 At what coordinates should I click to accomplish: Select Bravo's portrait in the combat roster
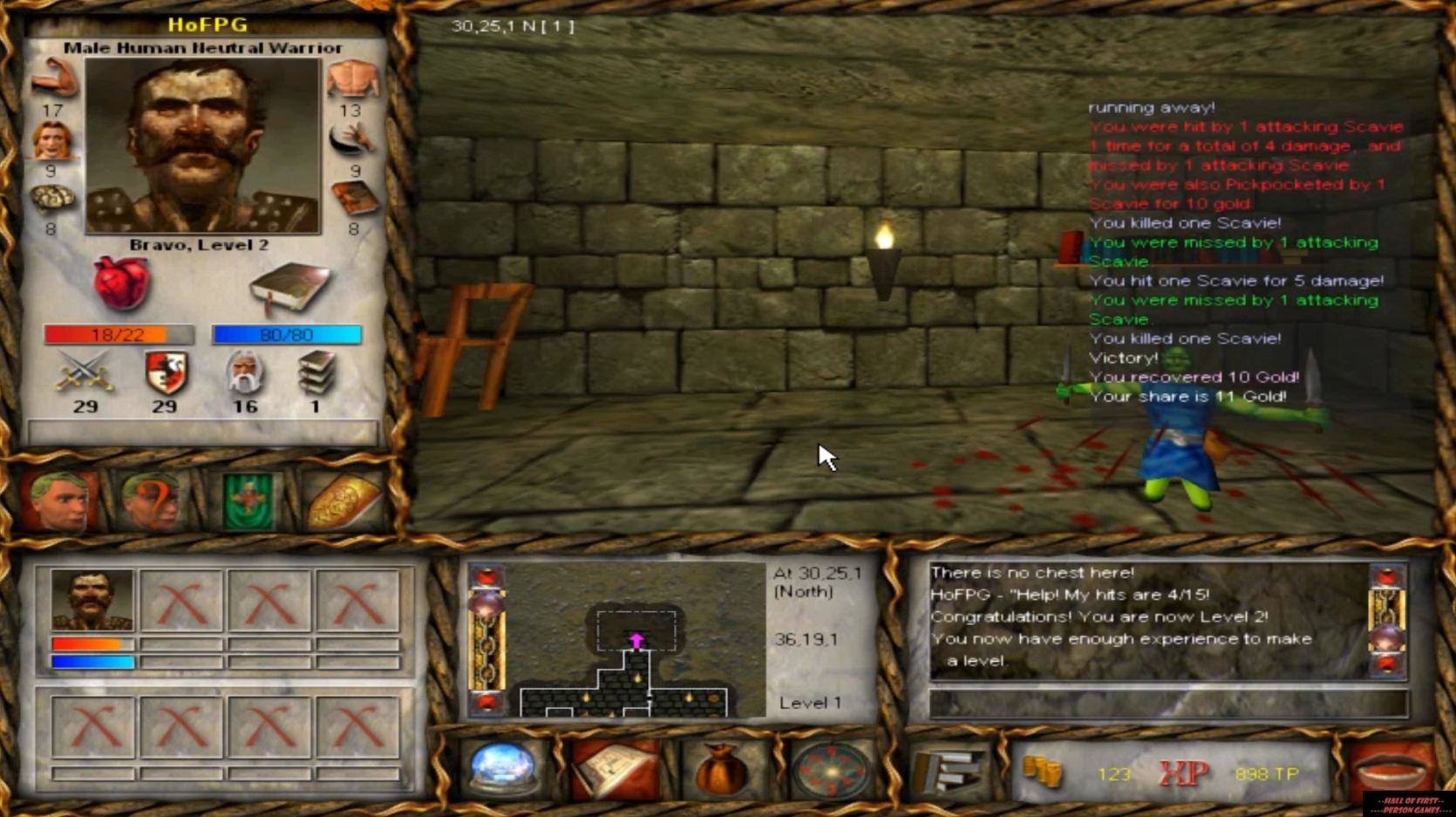coord(92,599)
